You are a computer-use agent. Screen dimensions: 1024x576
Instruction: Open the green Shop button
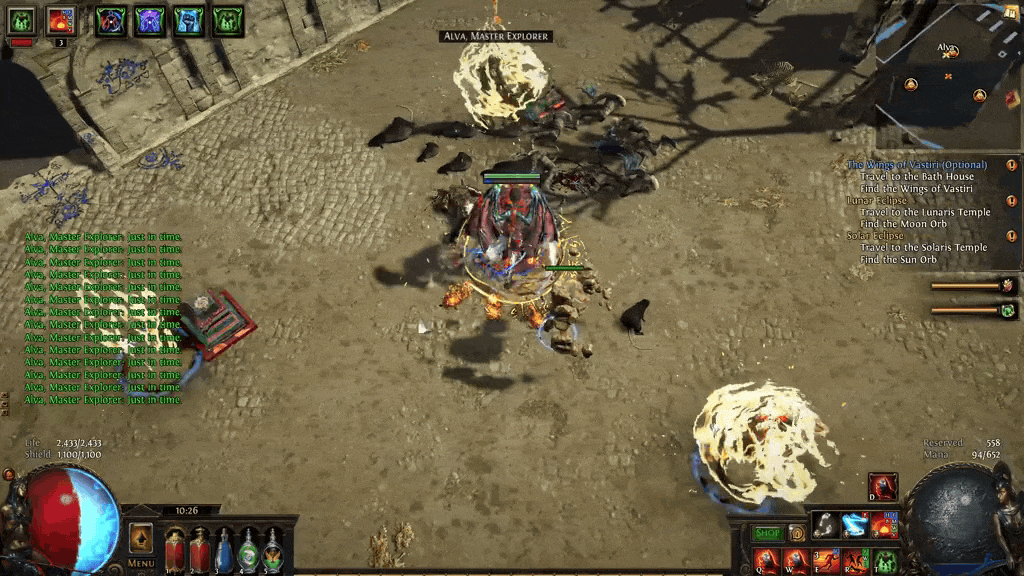coord(767,534)
